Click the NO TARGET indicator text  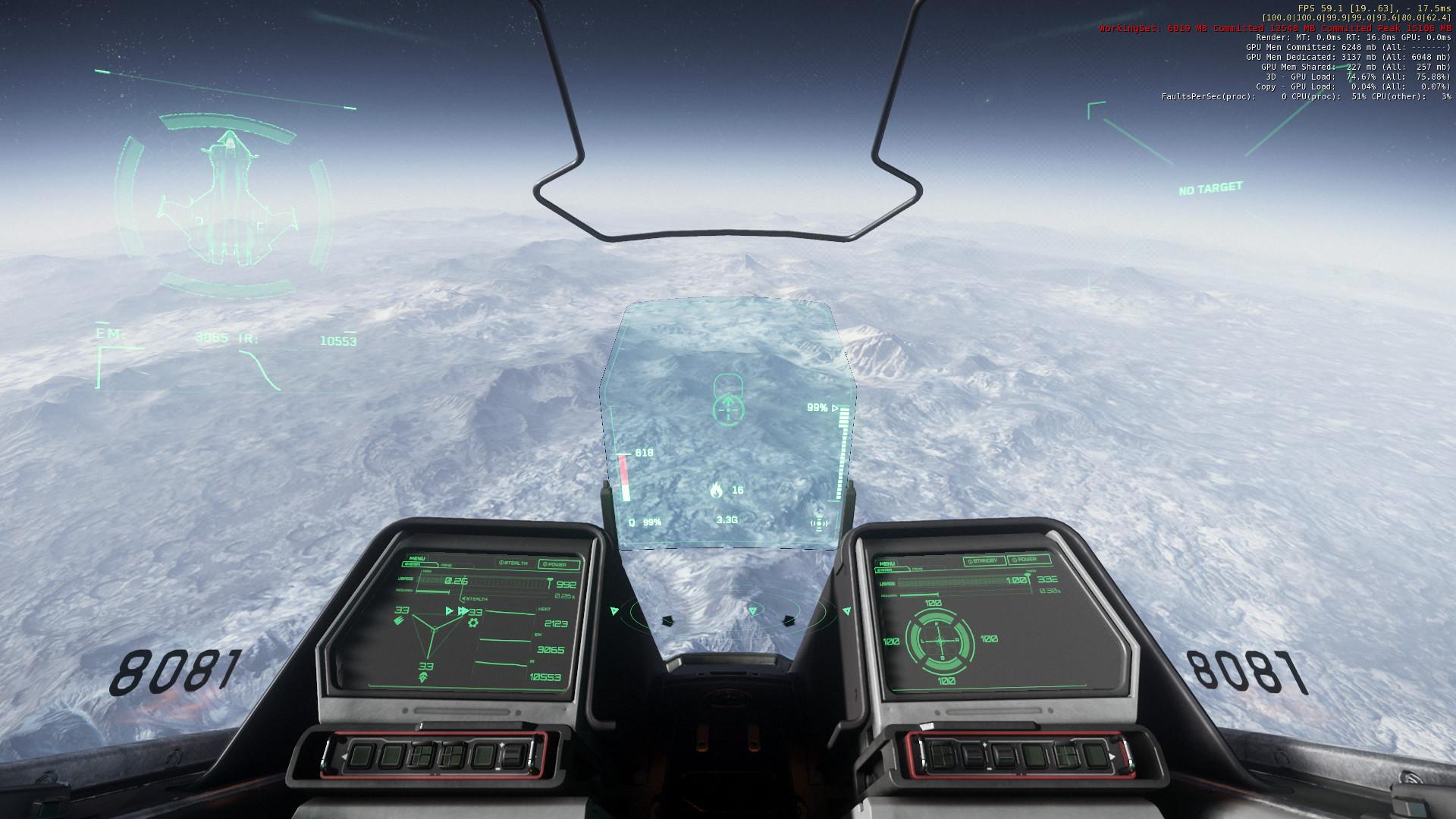(x=1211, y=188)
